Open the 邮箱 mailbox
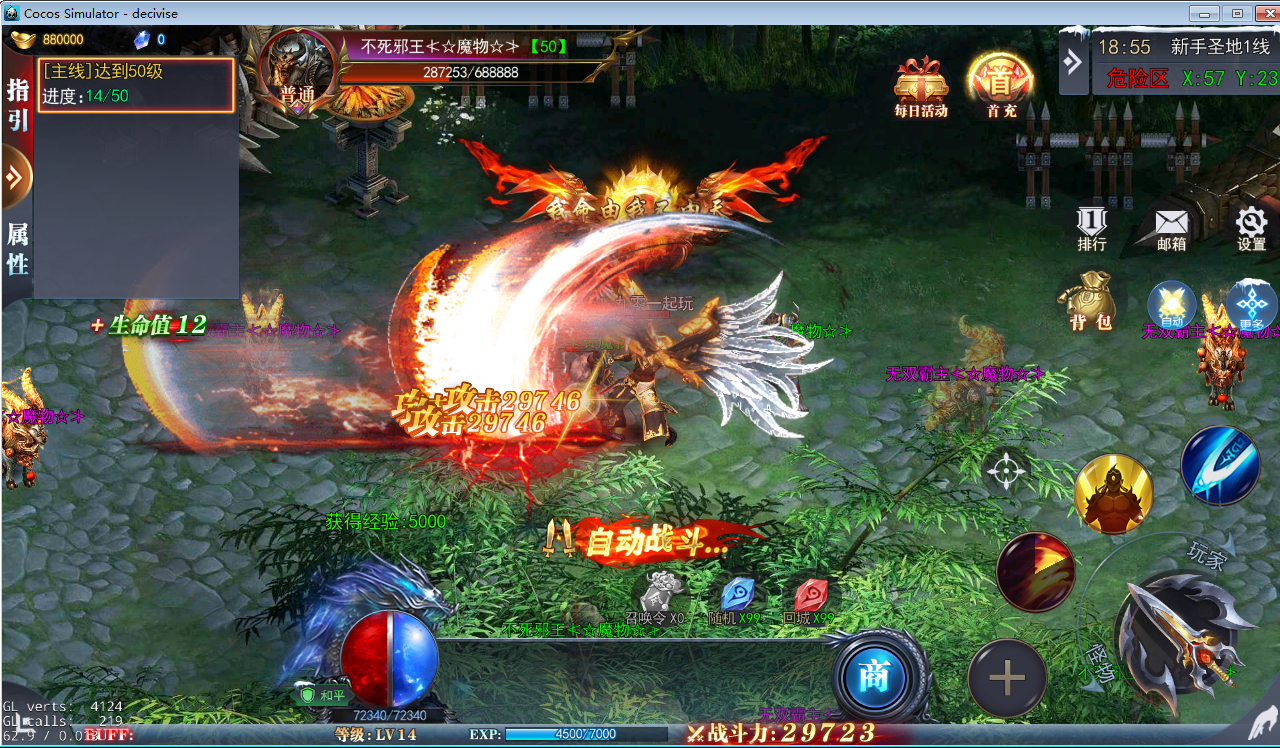Screen dimensions: 1280x748 (x=1171, y=226)
